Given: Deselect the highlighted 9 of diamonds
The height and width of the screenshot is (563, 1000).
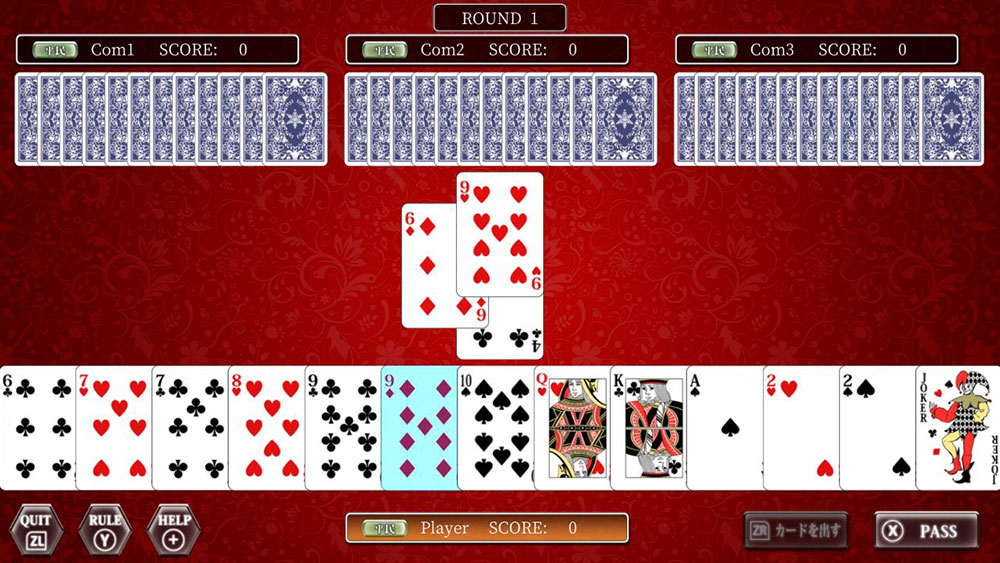Looking at the screenshot, I should point(419,428).
